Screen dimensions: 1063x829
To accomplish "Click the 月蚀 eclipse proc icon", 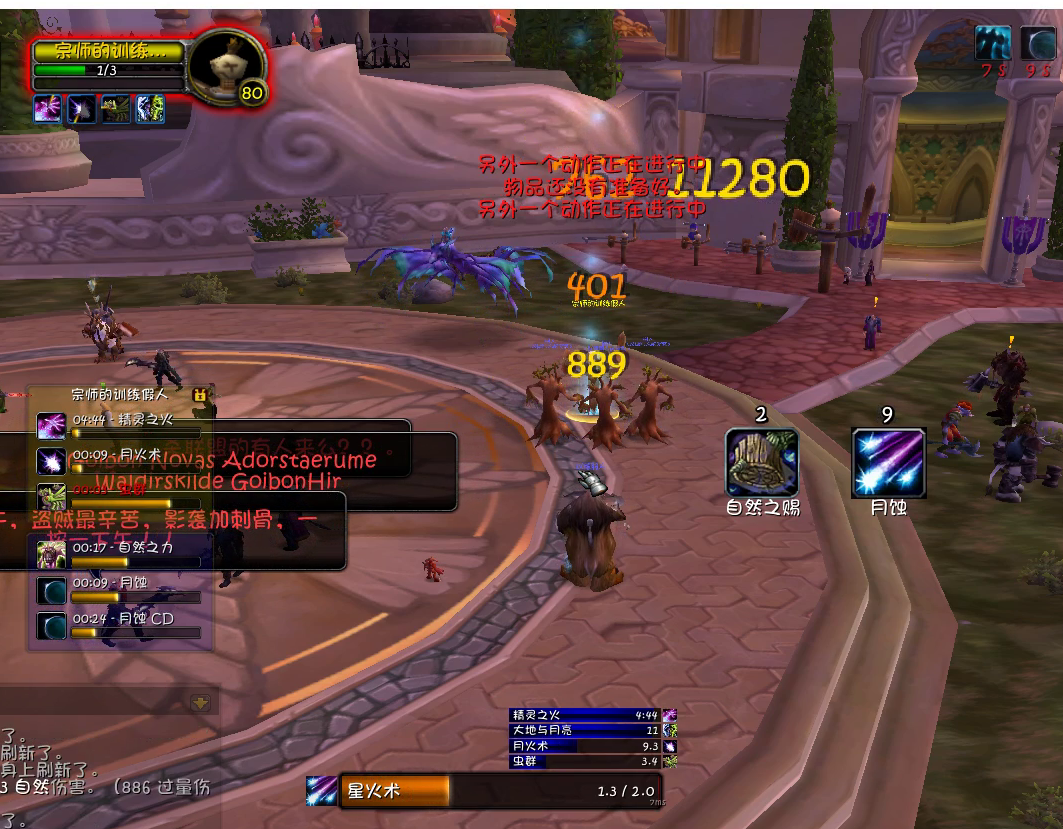I will pos(888,462).
